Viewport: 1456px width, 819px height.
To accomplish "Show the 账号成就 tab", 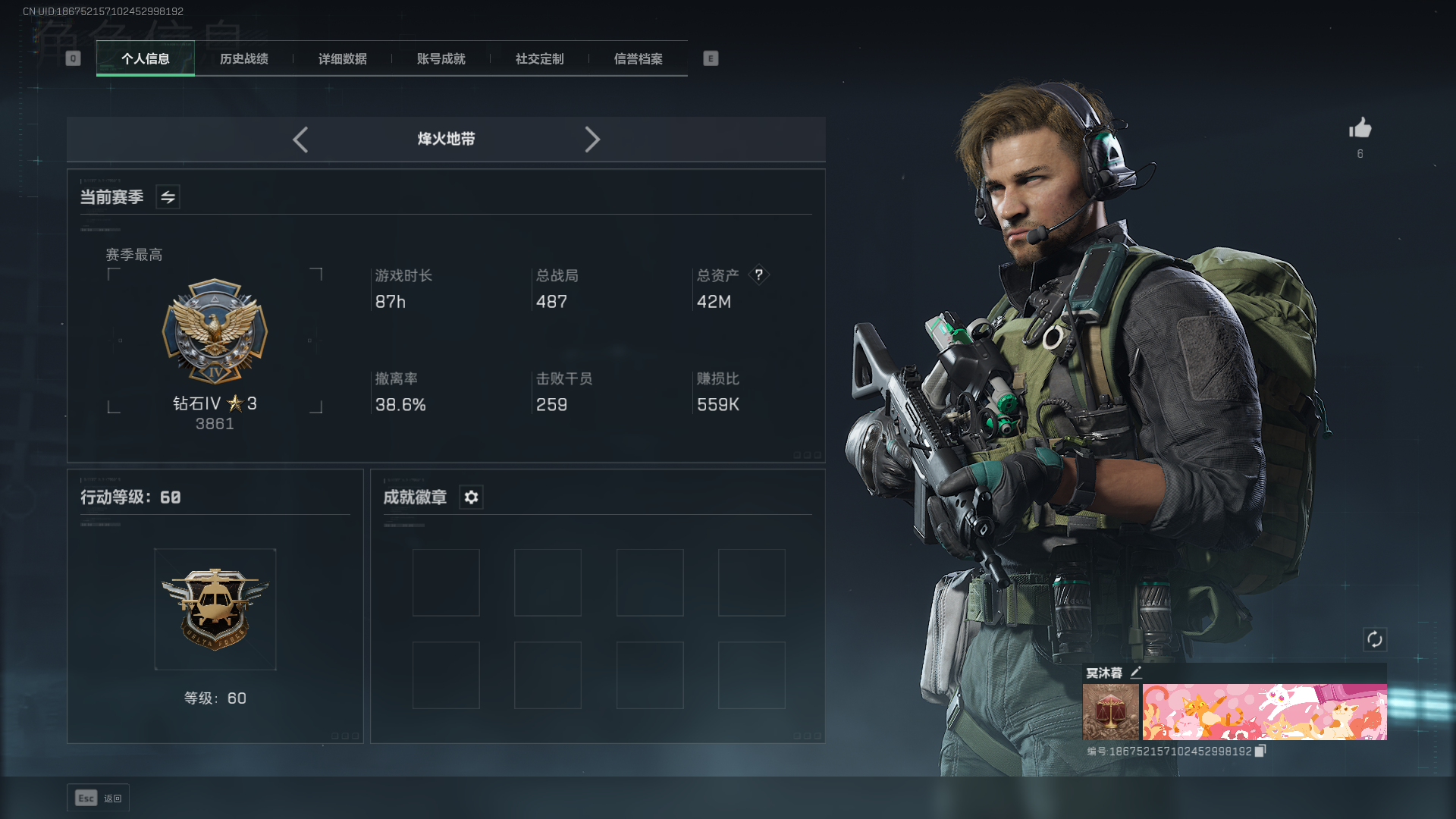I will 441,59.
